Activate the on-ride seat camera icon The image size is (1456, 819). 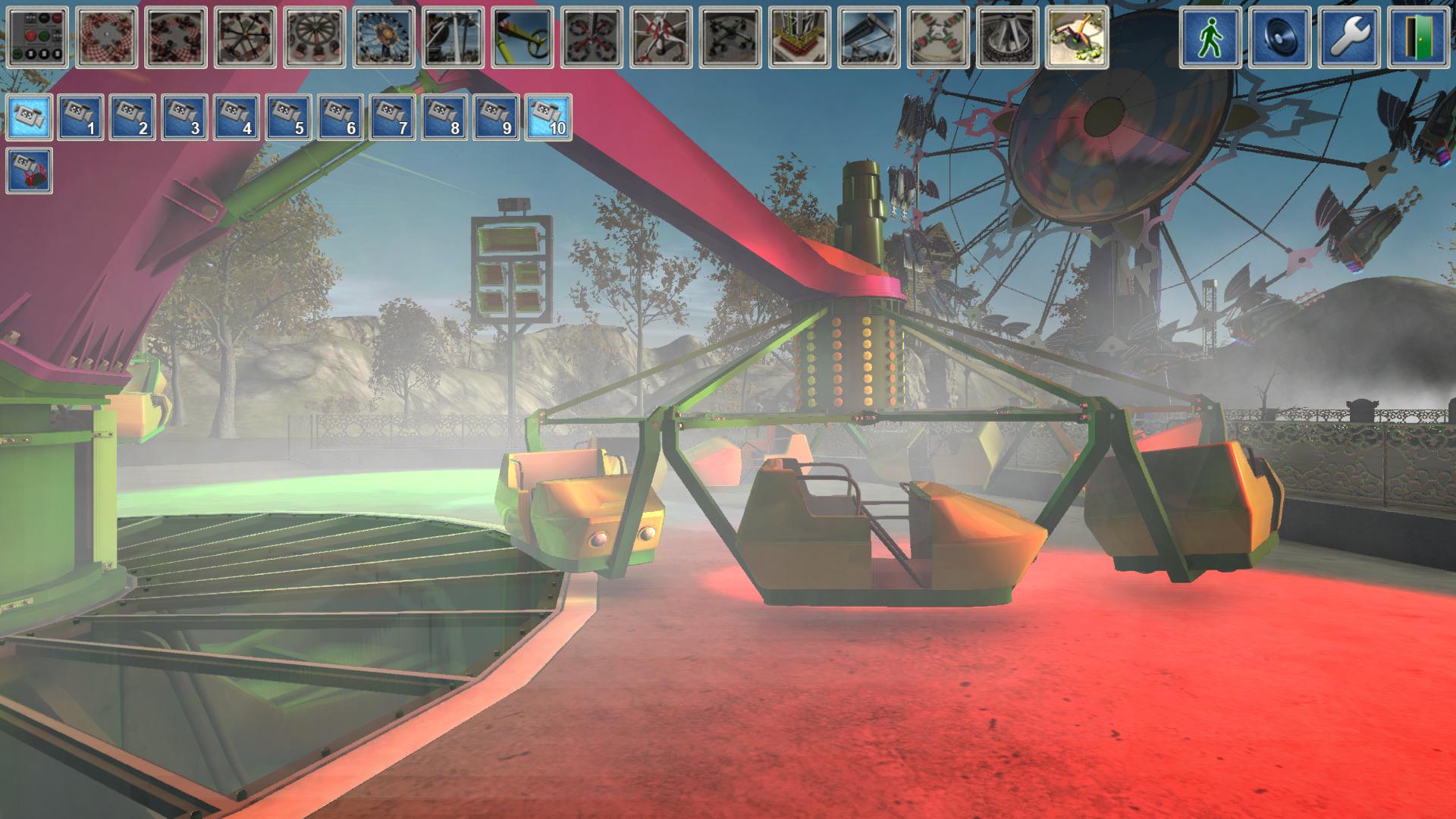point(30,171)
